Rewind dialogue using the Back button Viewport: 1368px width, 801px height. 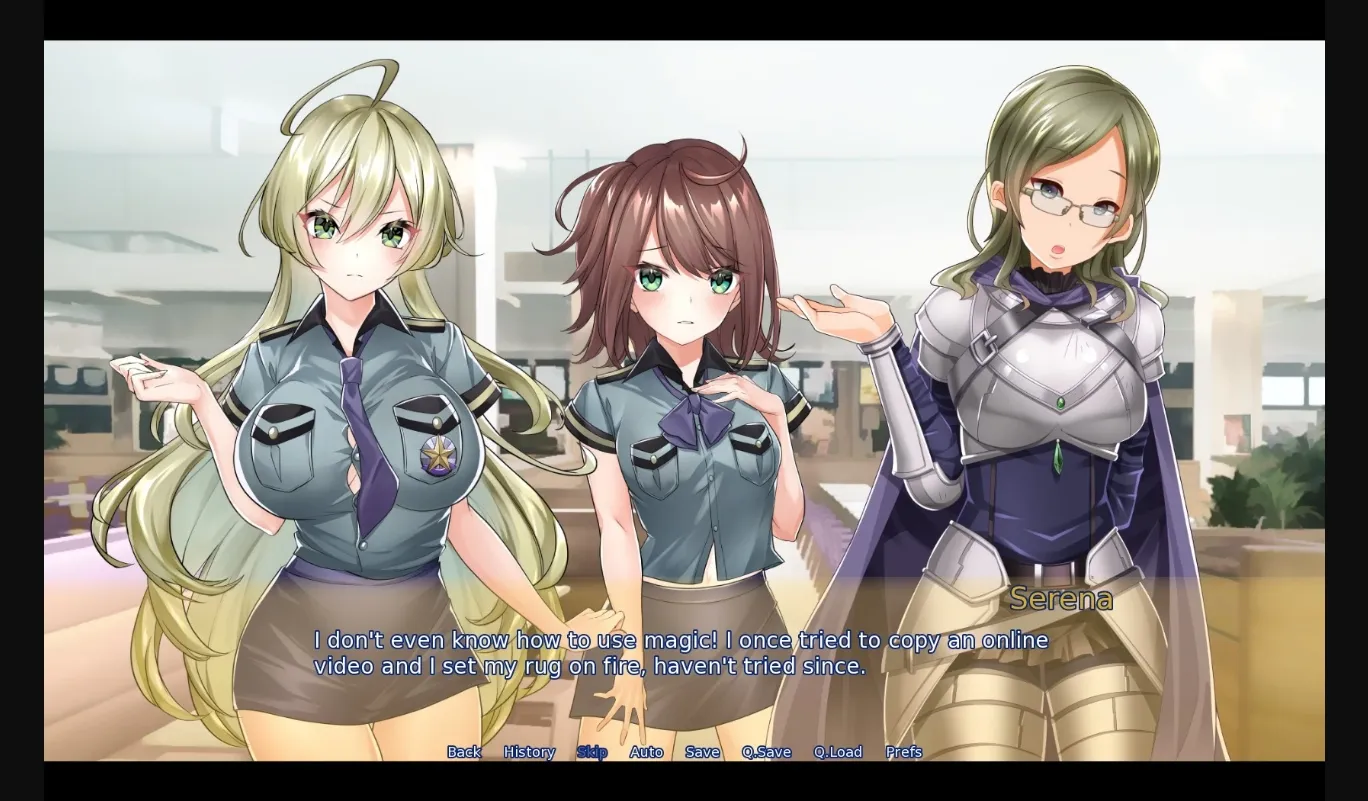click(463, 751)
